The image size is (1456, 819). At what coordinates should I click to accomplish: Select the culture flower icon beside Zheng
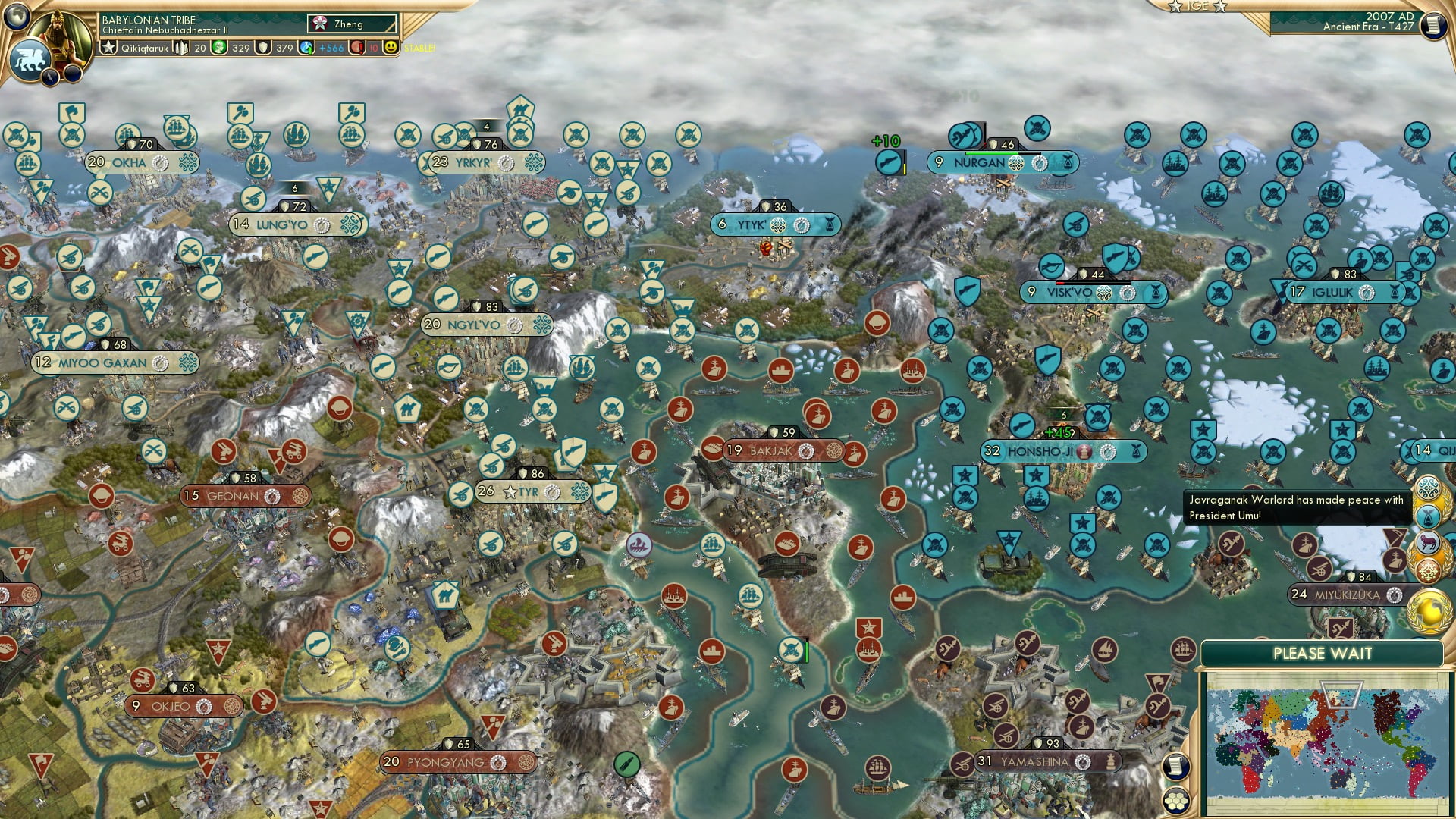coord(319,24)
